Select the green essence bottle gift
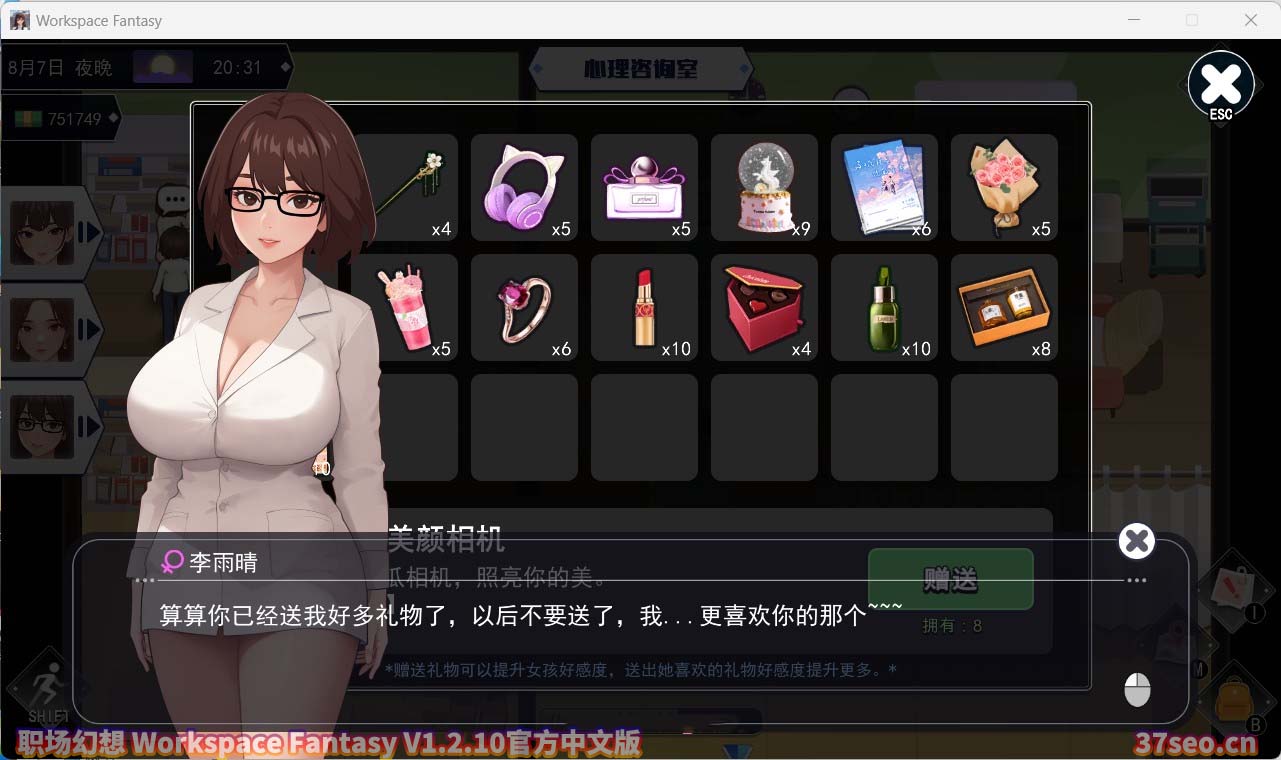This screenshot has height=760, width=1281. coord(884,307)
